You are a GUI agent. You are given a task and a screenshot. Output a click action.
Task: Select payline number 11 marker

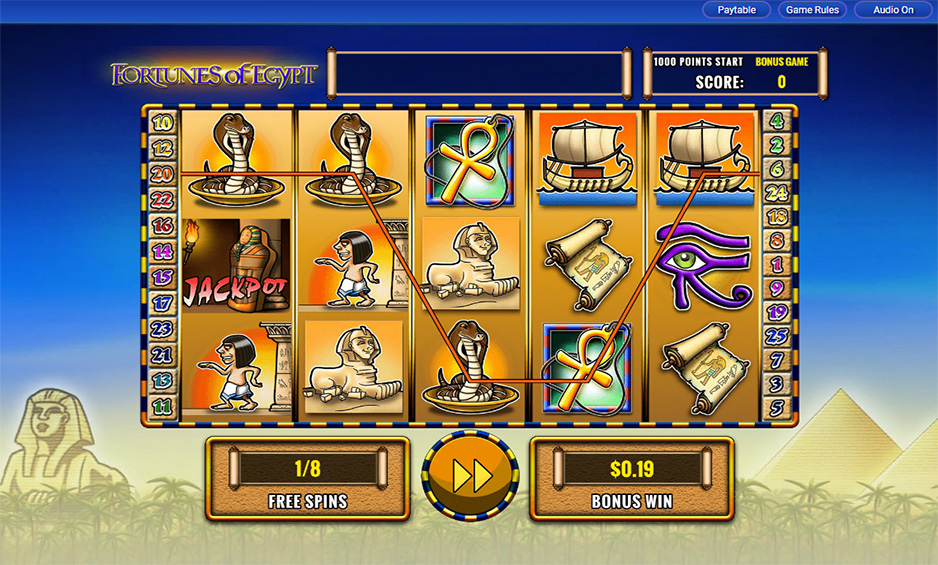click(162, 407)
